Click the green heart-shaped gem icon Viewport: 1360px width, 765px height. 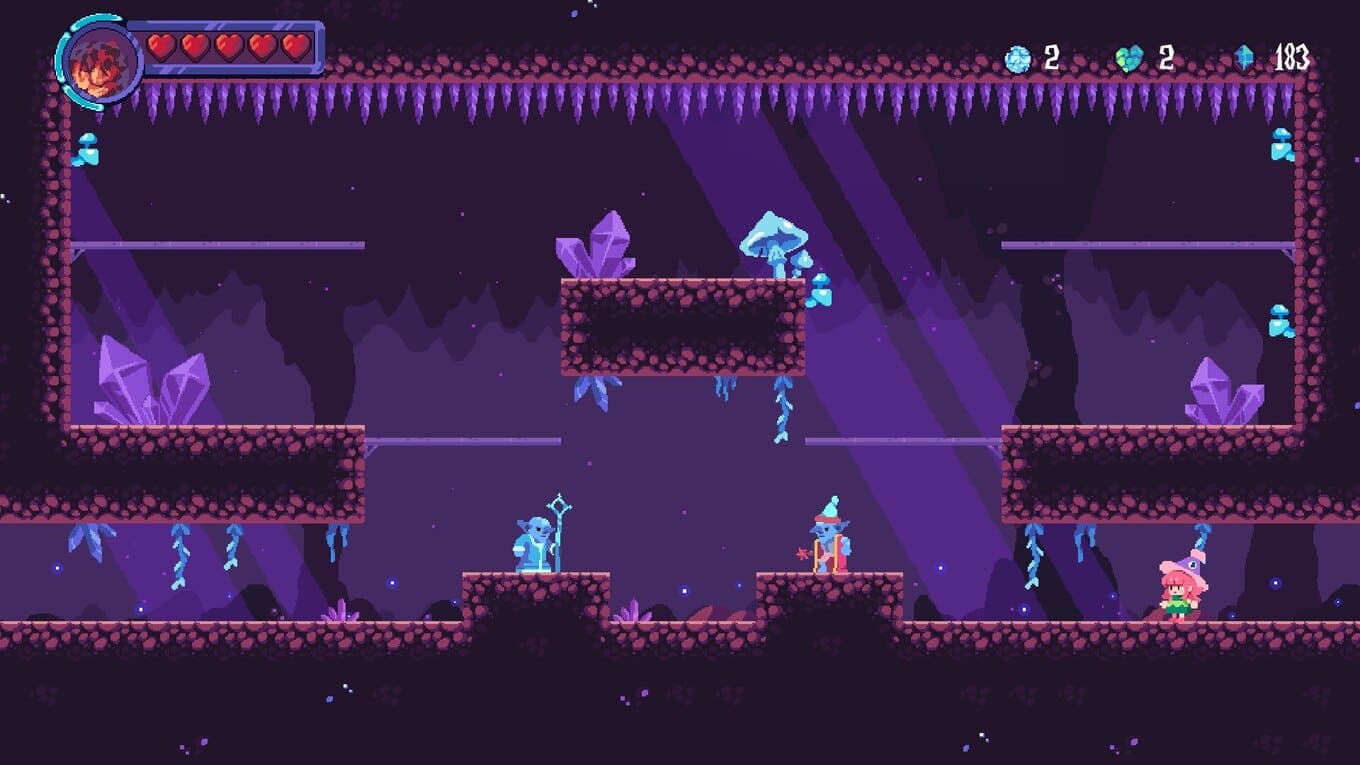pyautogui.click(x=1129, y=59)
